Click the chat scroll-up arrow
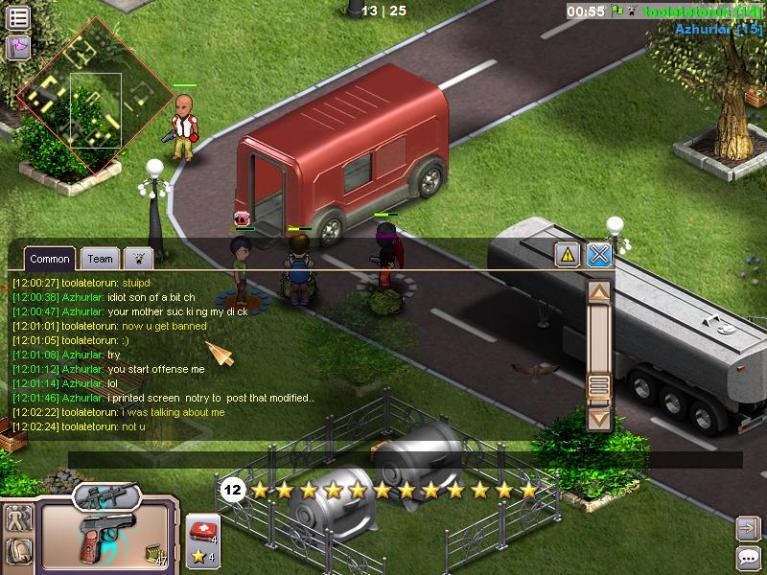The image size is (767, 575). tap(599, 292)
